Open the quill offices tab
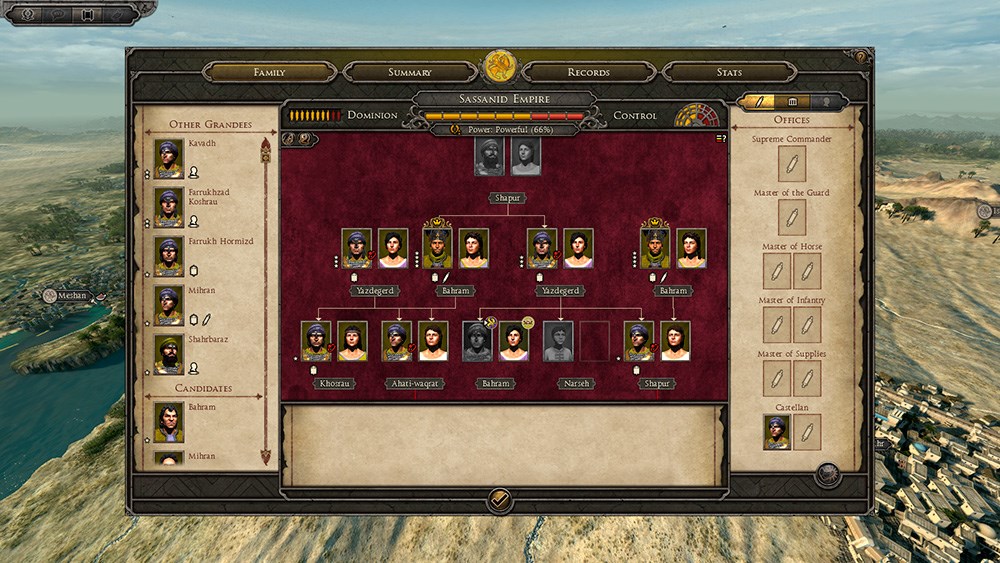 (x=761, y=102)
